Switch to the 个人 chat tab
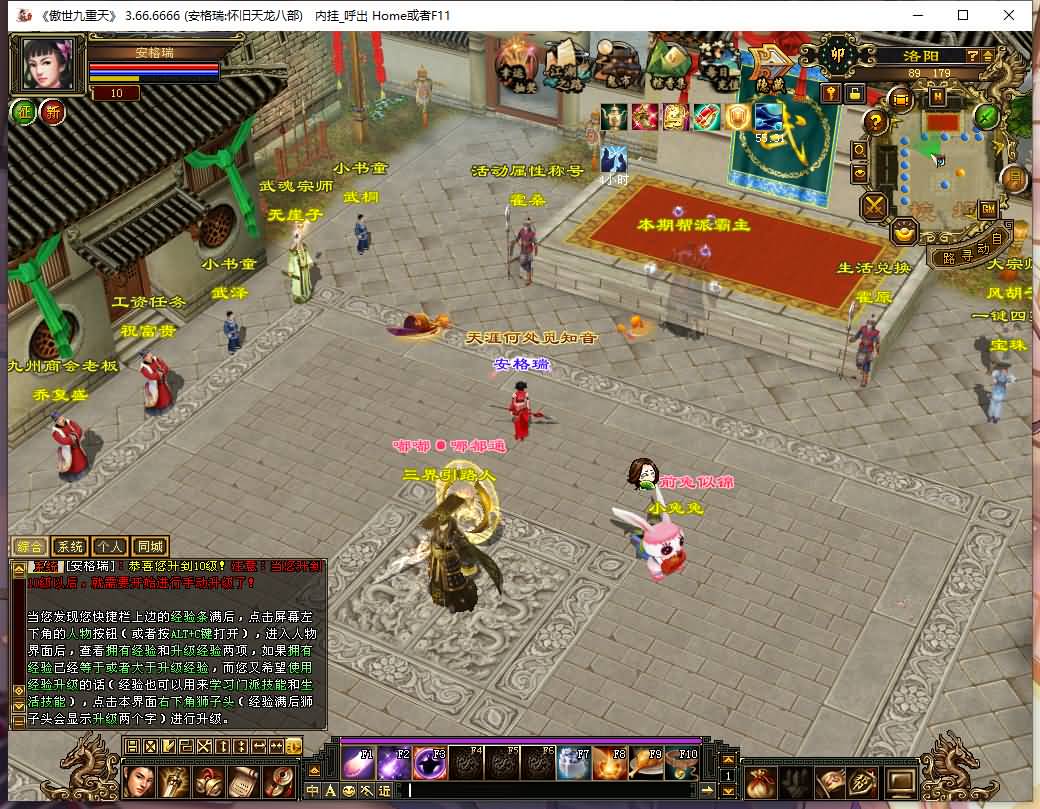Screen dimensions: 1040x809 pyautogui.click(x=110, y=546)
